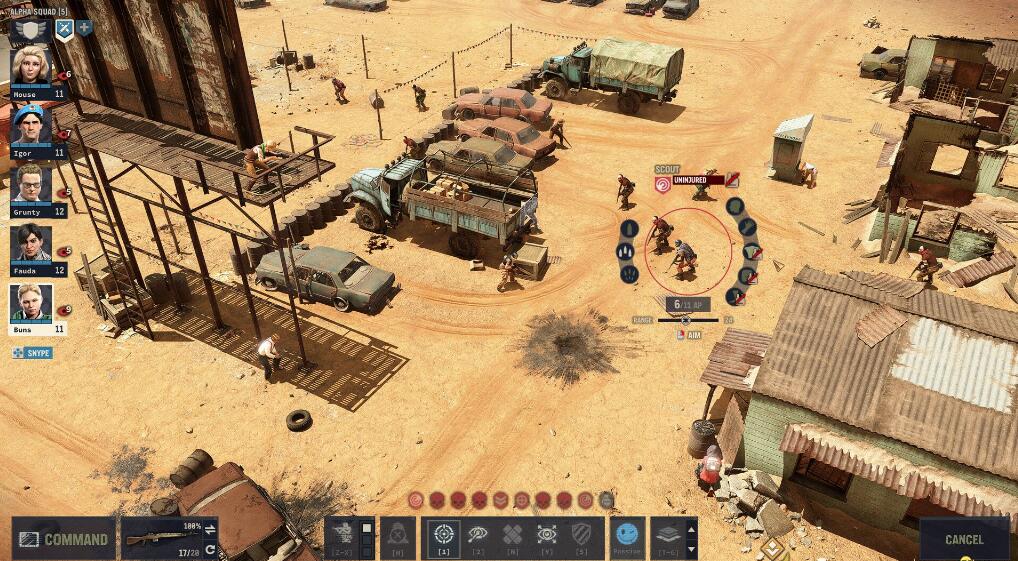
Task: Click the smiley face status icon
Action: [x=627, y=535]
